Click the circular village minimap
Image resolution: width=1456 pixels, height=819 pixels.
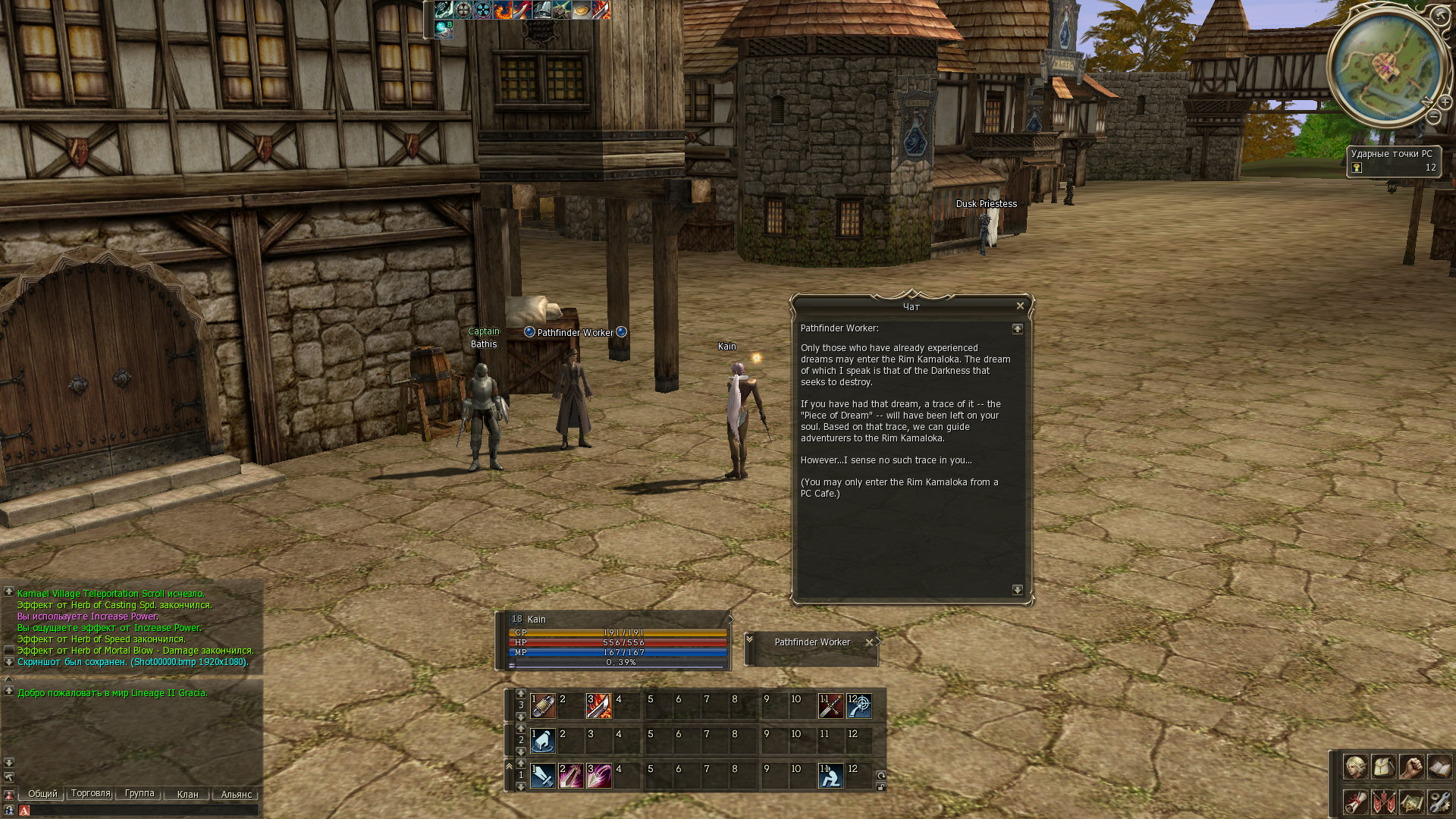(1385, 68)
